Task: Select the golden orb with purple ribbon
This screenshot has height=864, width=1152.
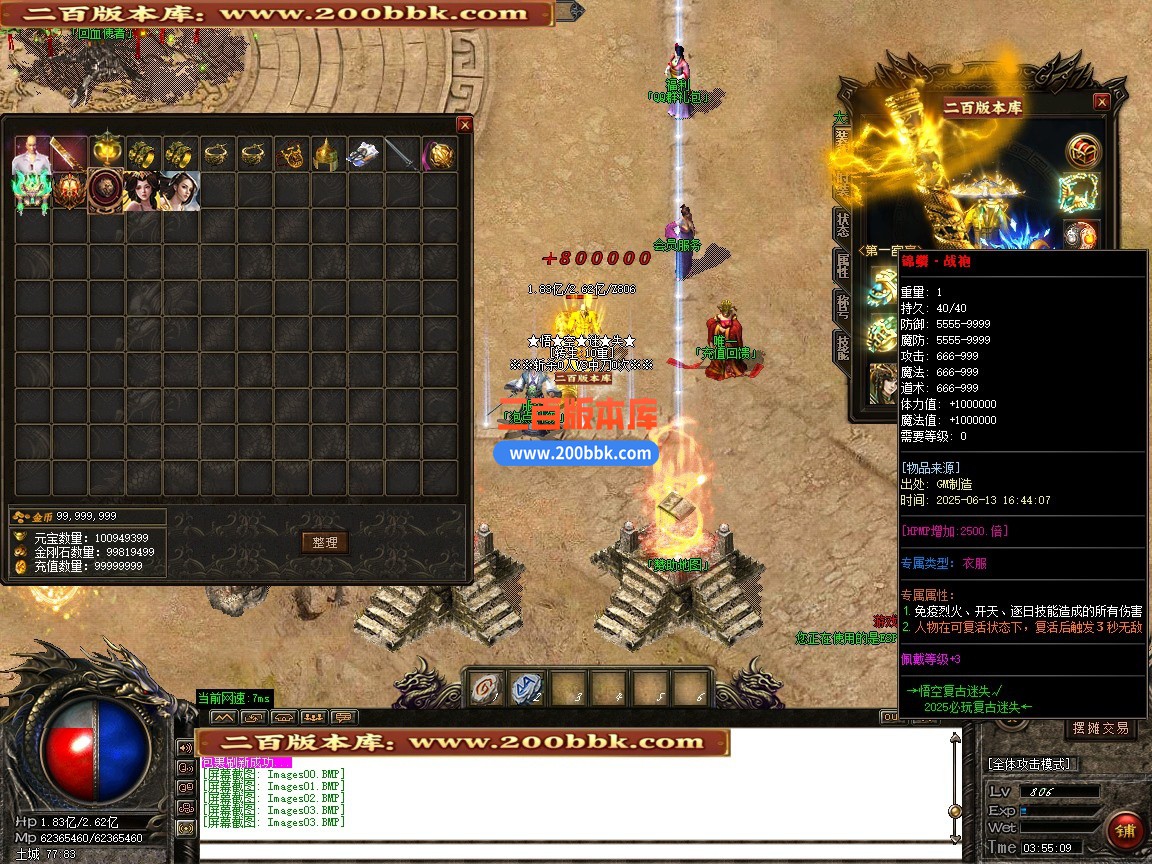Action: point(439,154)
